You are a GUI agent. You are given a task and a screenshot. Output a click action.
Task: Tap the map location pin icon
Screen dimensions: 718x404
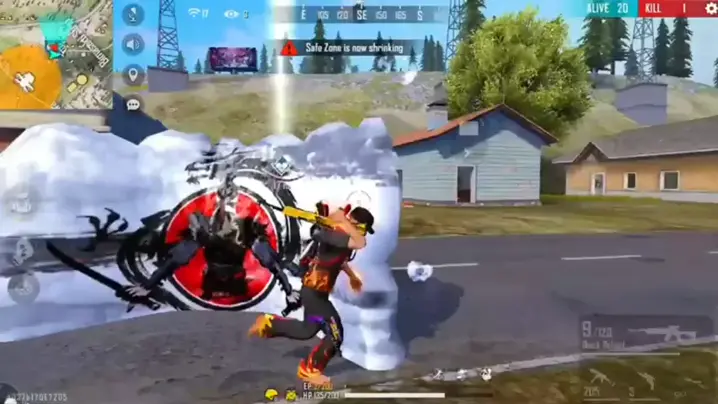click(x=133, y=75)
